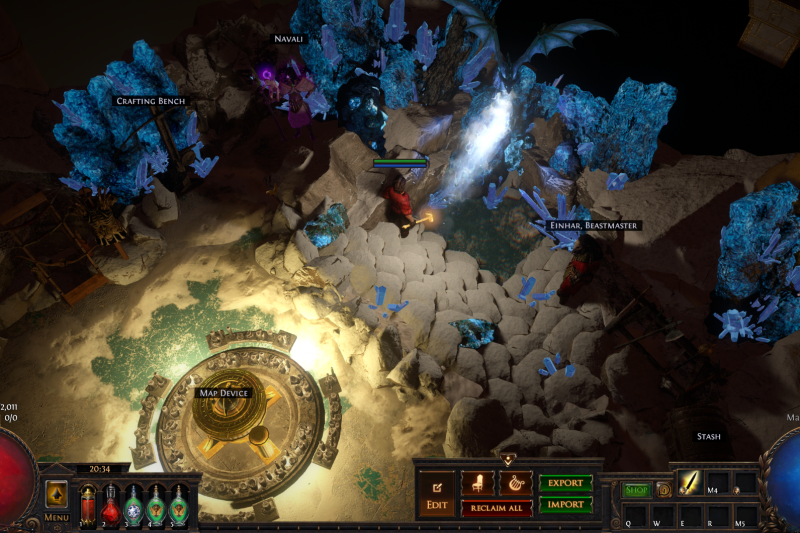800x533 pixels.
Task: Open the green Shop button
Action: tap(636, 490)
